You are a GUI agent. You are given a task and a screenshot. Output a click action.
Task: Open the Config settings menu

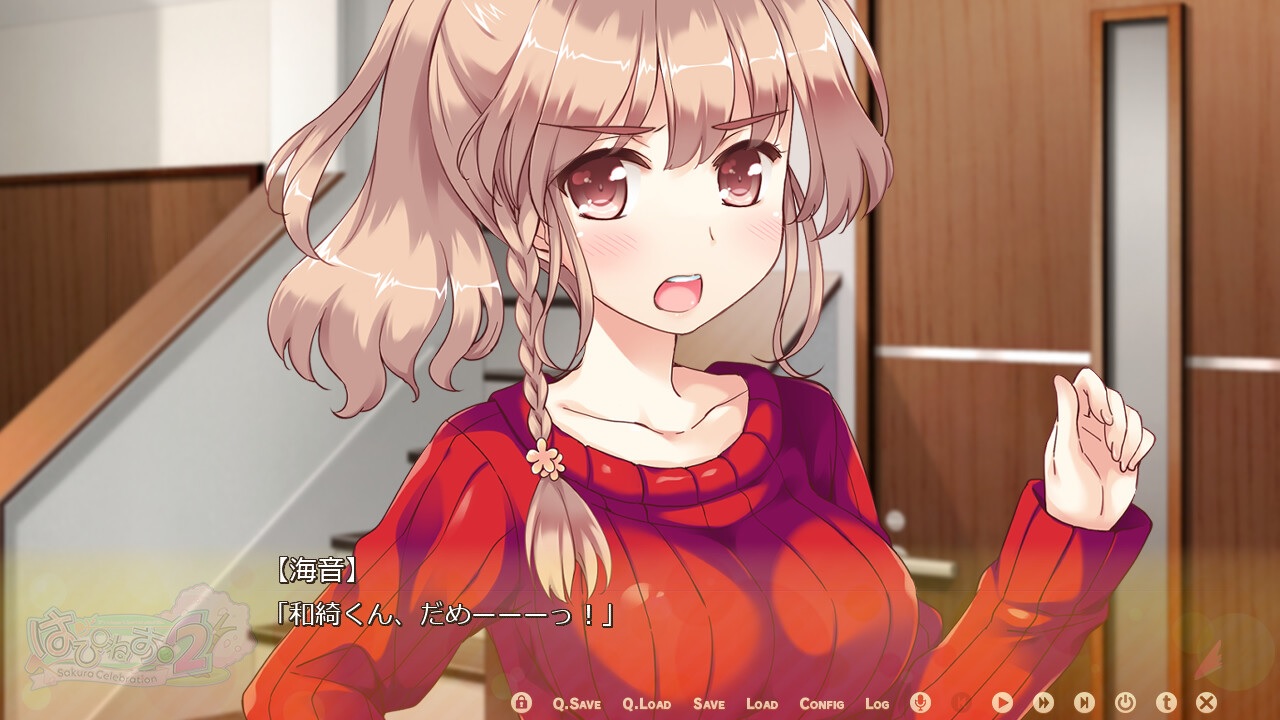(x=821, y=703)
